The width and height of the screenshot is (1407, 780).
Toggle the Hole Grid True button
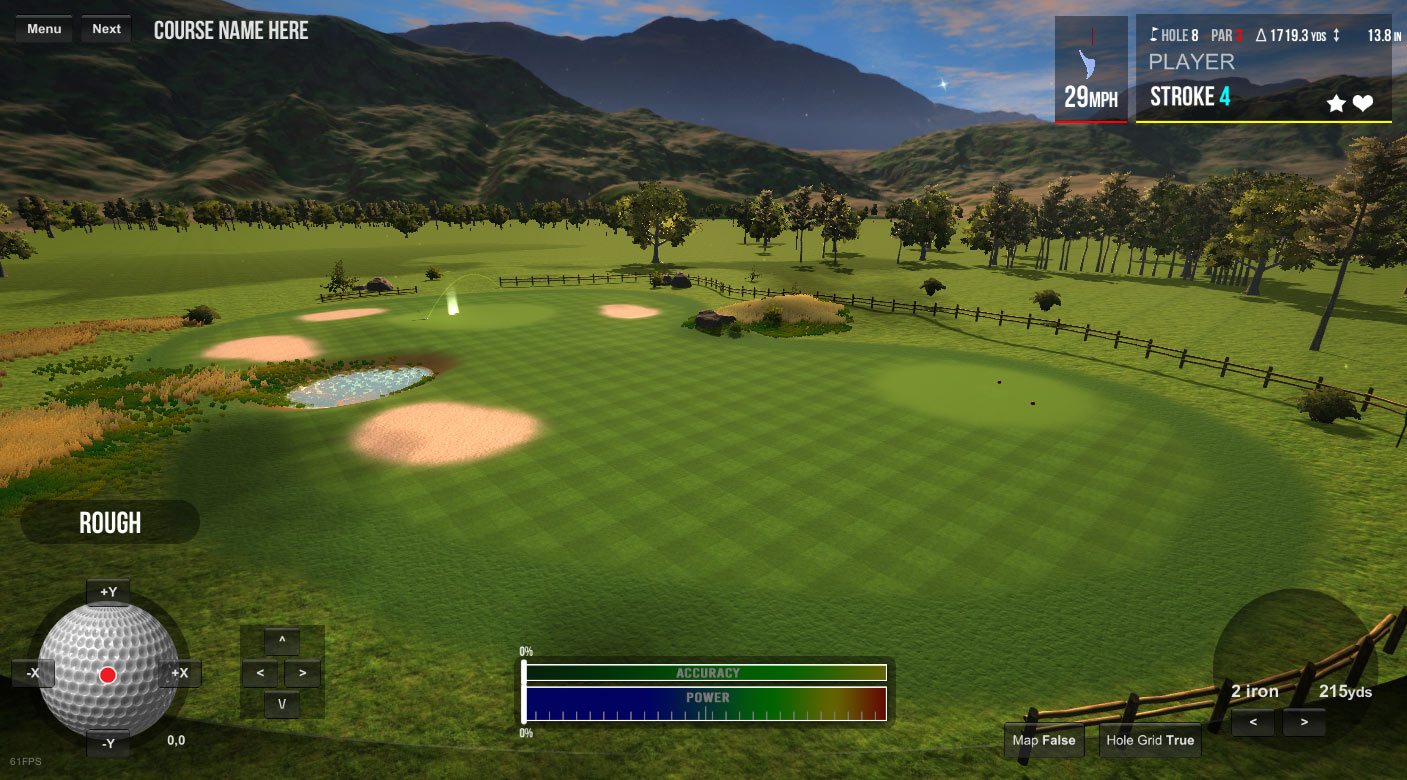[x=1149, y=741]
